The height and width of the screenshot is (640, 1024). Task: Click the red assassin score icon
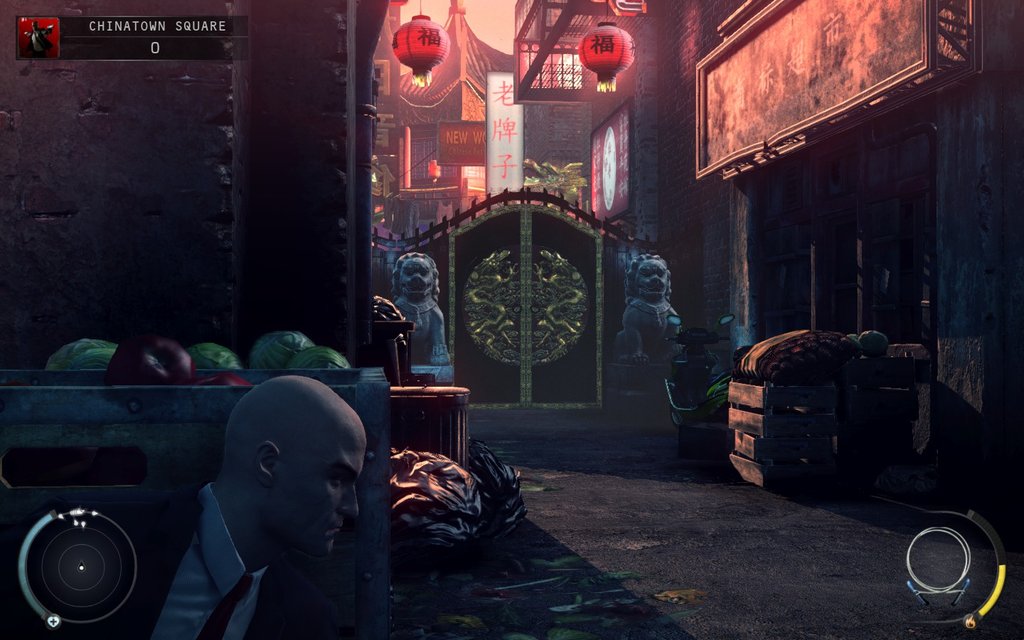click(x=38, y=37)
